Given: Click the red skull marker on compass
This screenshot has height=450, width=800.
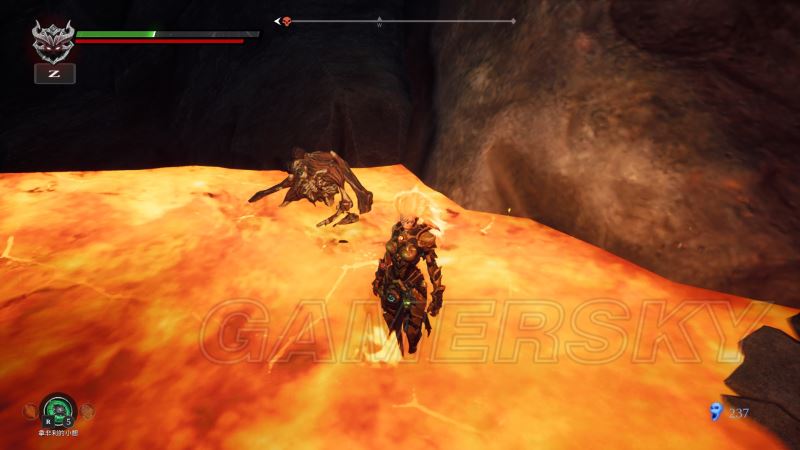Looking at the screenshot, I should (x=286, y=20).
